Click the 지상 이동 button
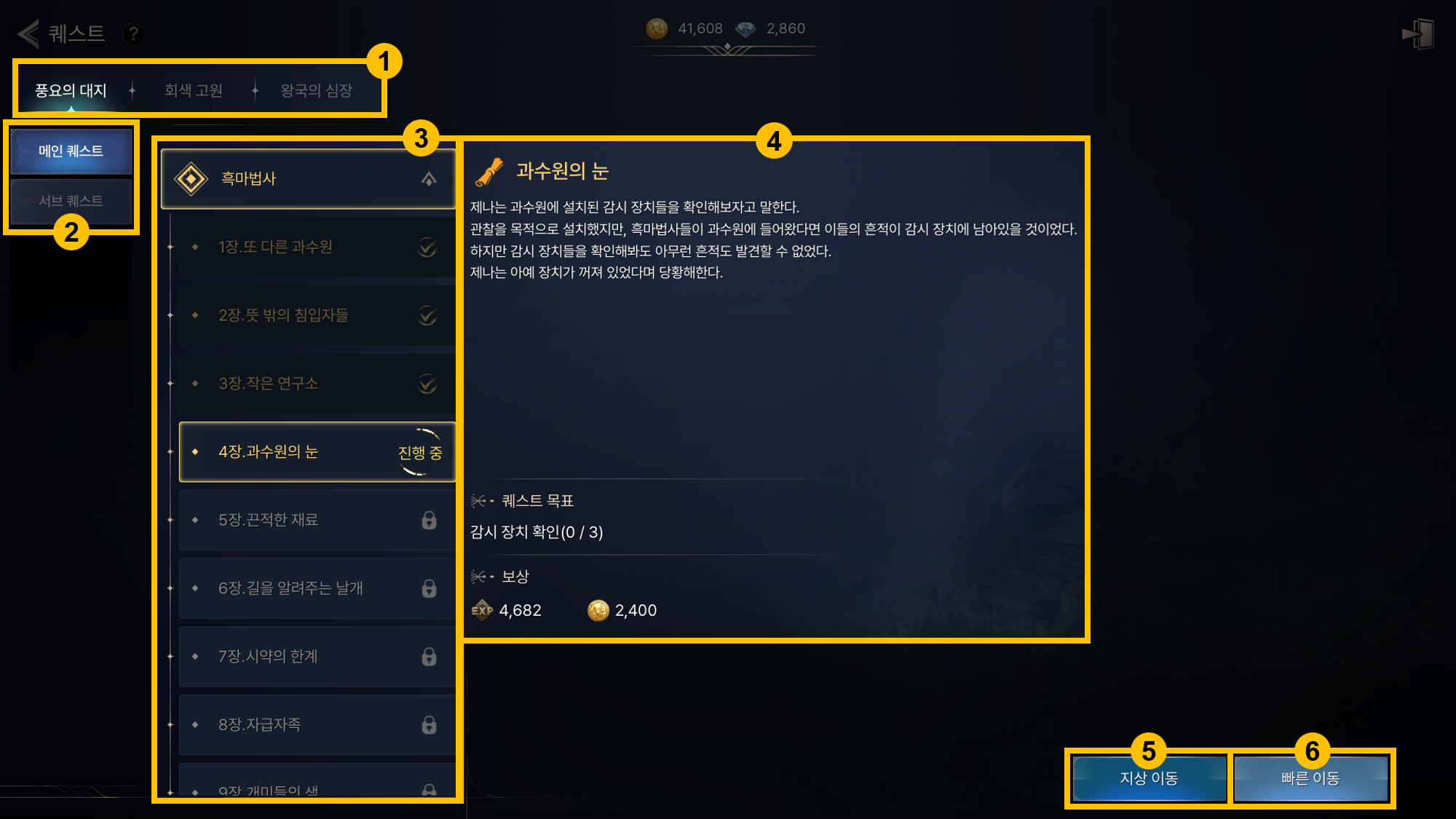Image resolution: width=1456 pixels, height=819 pixels. (x=1149, y=778)
